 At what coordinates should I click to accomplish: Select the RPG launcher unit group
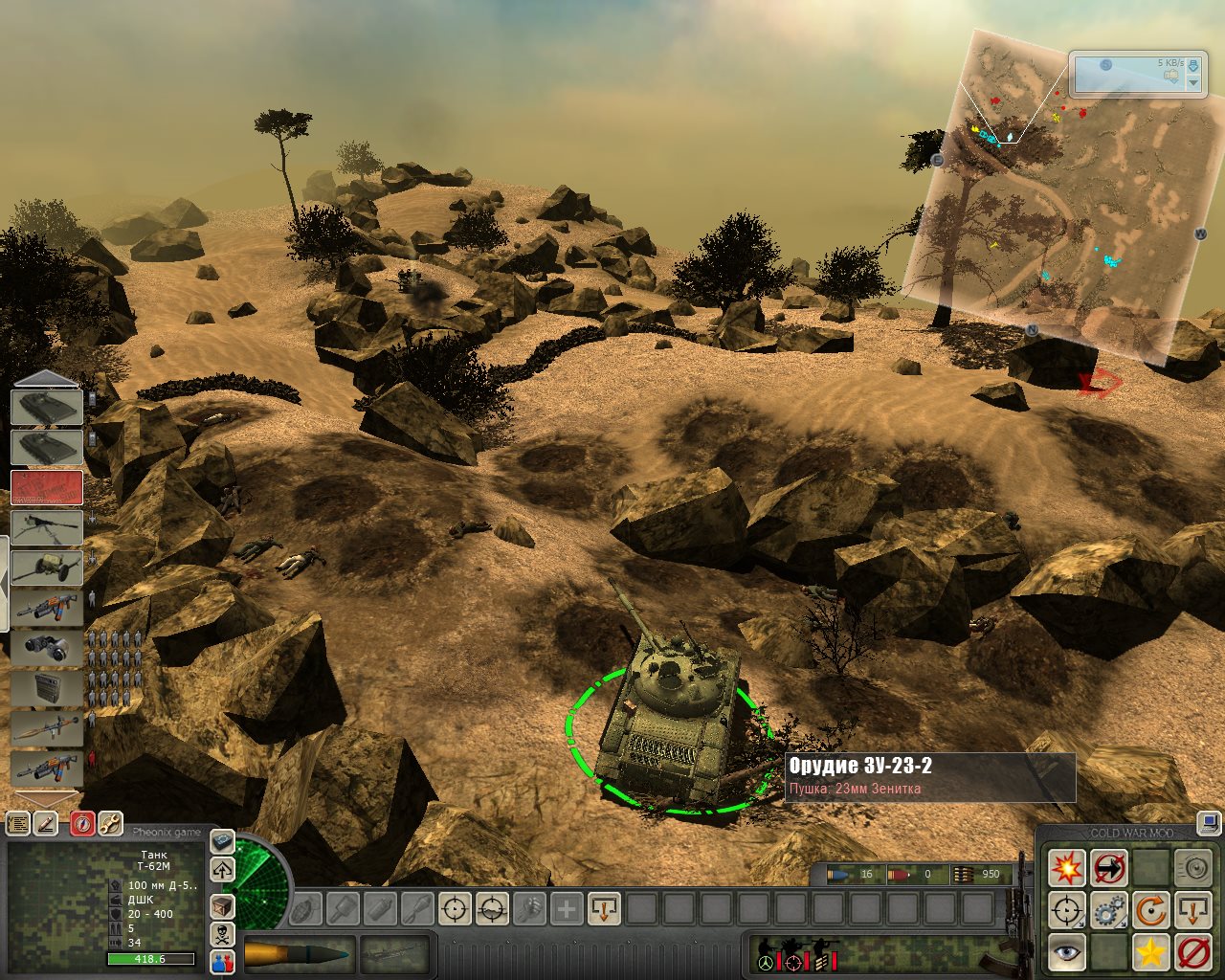click(x=46, y=728)
